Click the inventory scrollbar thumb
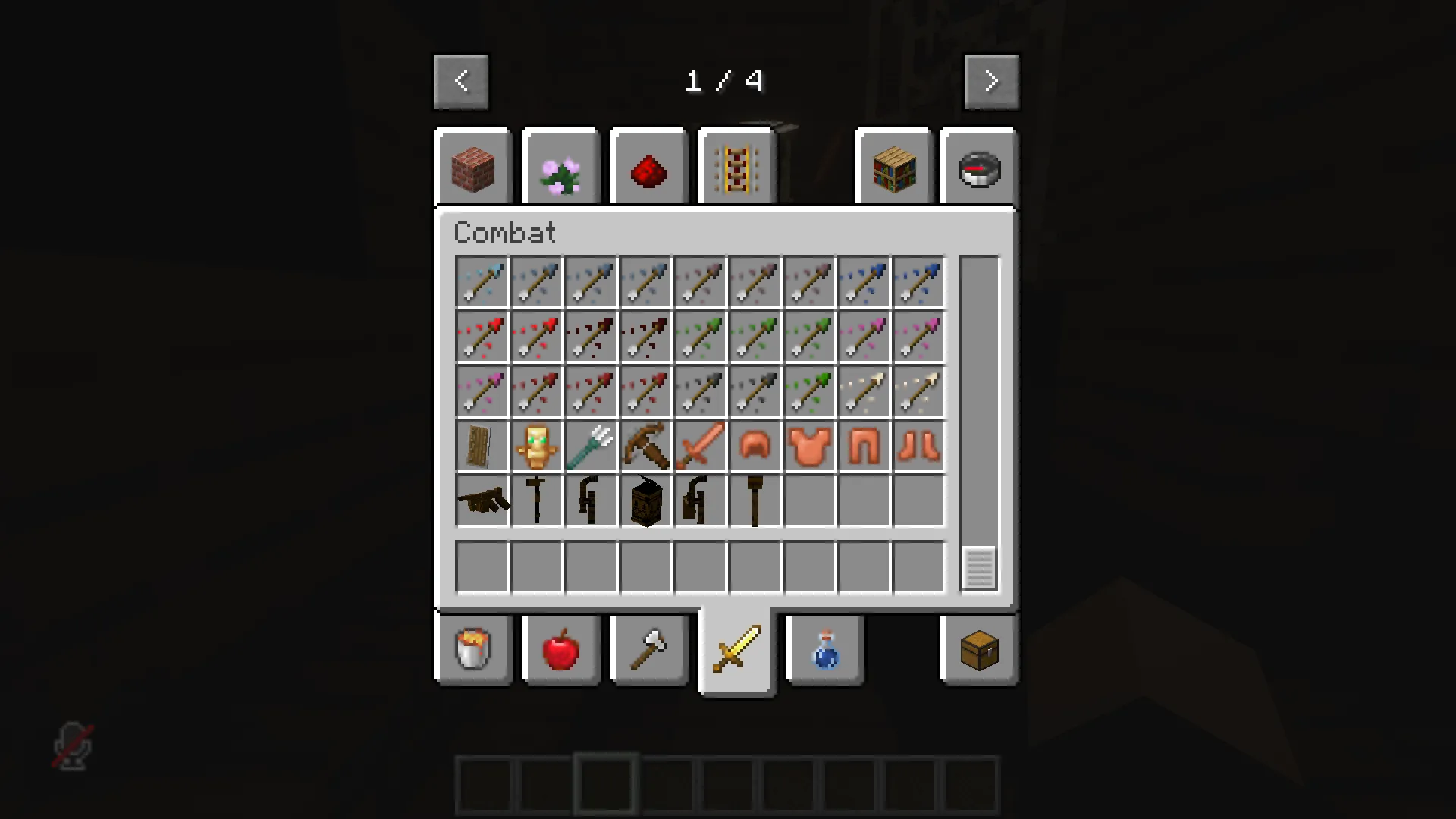The image size is (1456, 819). 978,567
